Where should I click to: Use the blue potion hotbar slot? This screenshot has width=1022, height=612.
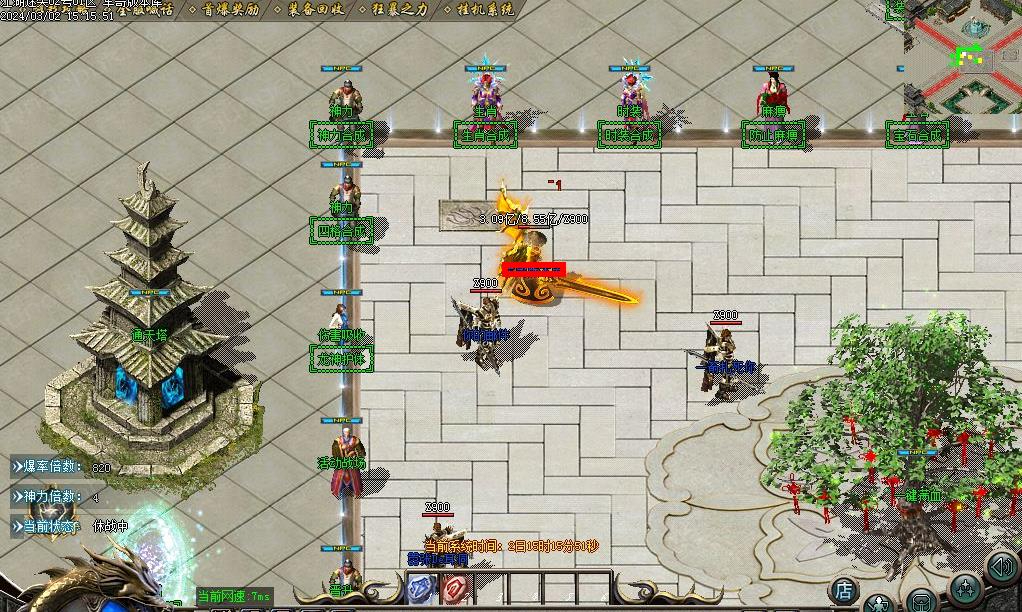[420, 589]
